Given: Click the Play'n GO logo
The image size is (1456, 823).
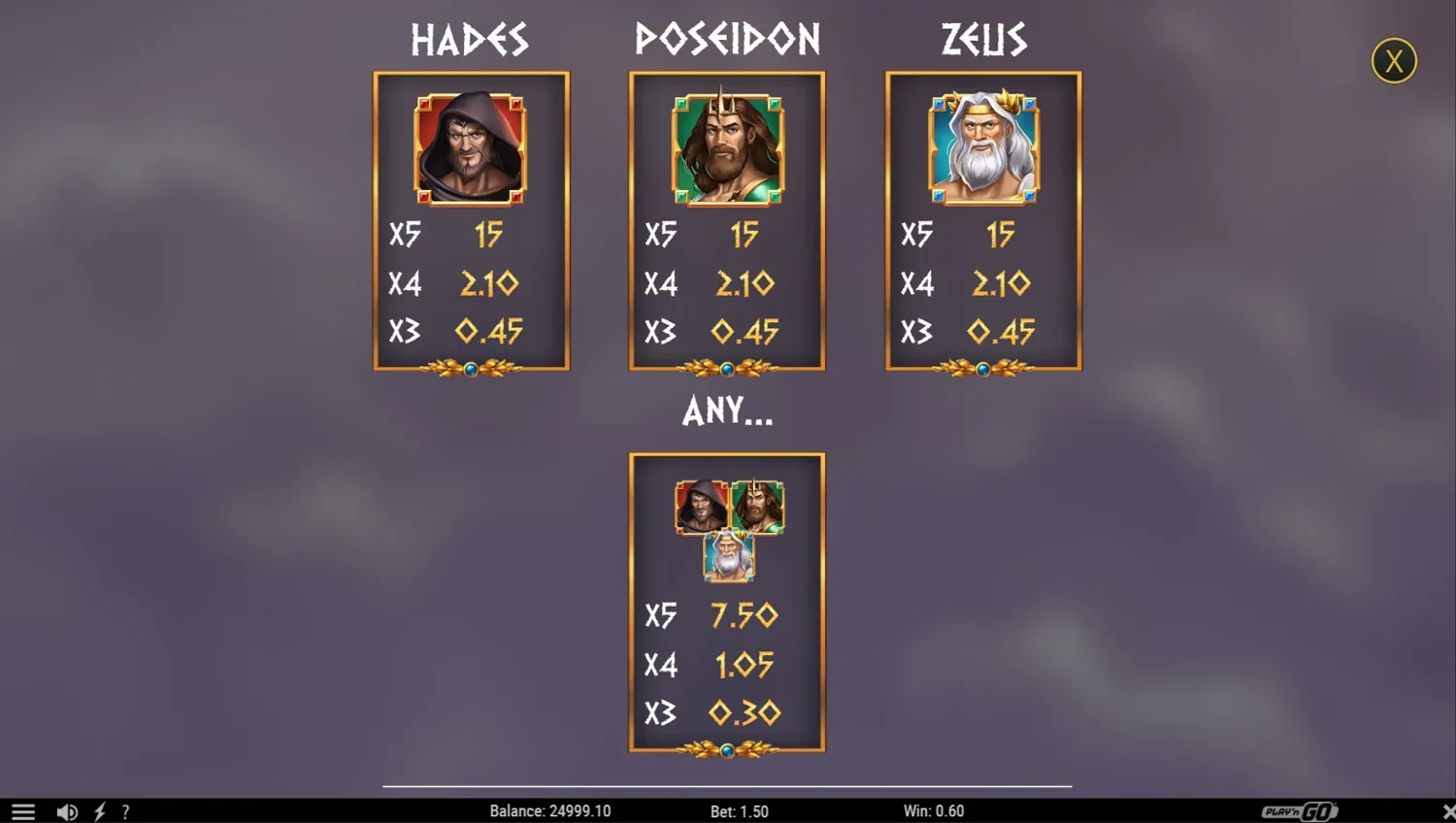Looking at the screenshot, I should 1301,811.
